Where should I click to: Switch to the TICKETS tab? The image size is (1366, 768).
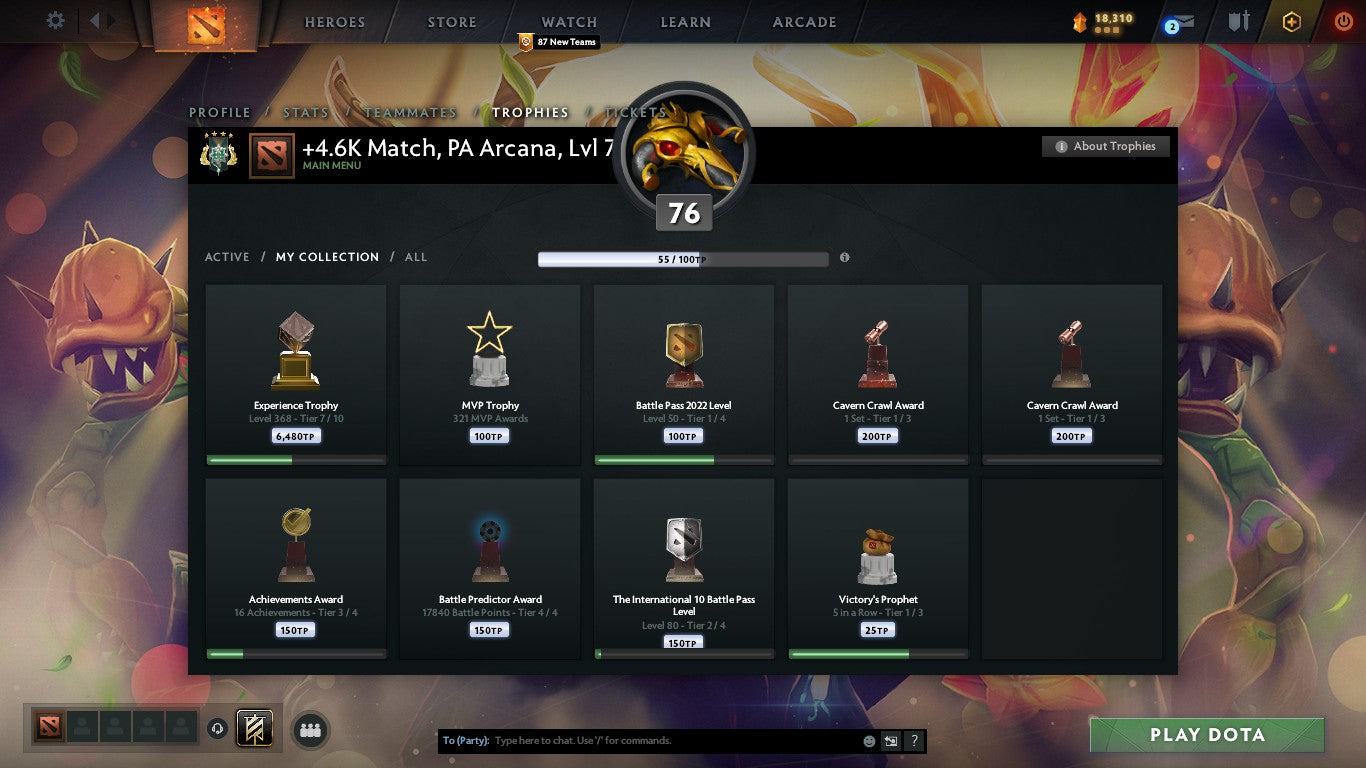(635, 113)
